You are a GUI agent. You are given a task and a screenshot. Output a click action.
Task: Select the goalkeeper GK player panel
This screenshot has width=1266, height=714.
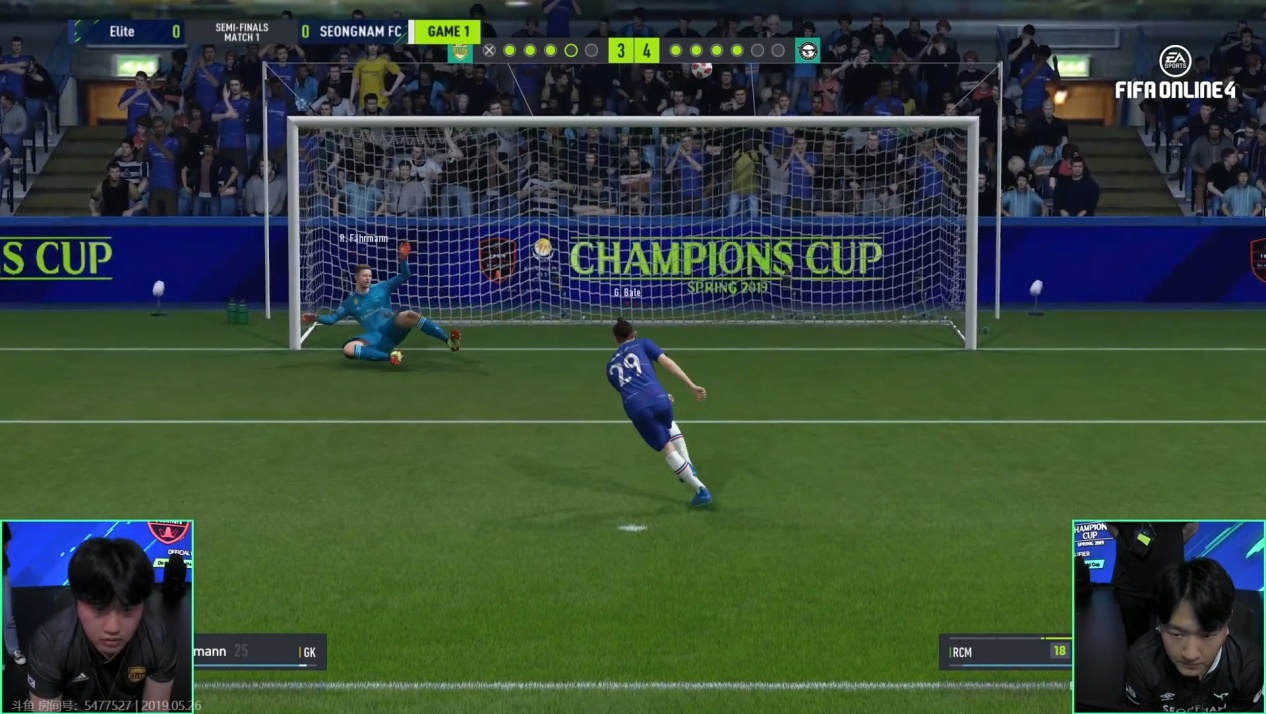260,652
